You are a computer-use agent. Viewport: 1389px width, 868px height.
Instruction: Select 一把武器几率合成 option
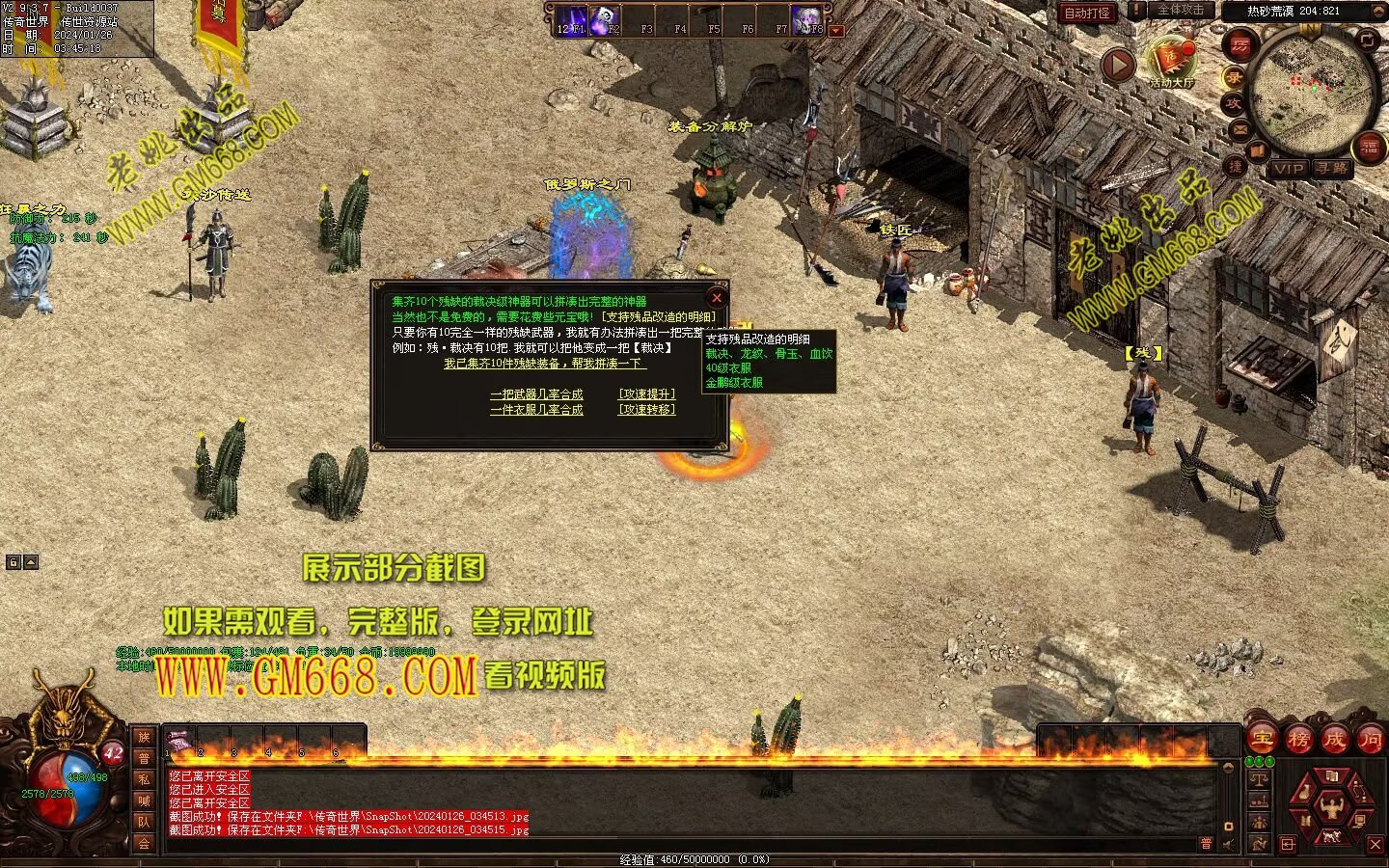click(x=536, y=394)
